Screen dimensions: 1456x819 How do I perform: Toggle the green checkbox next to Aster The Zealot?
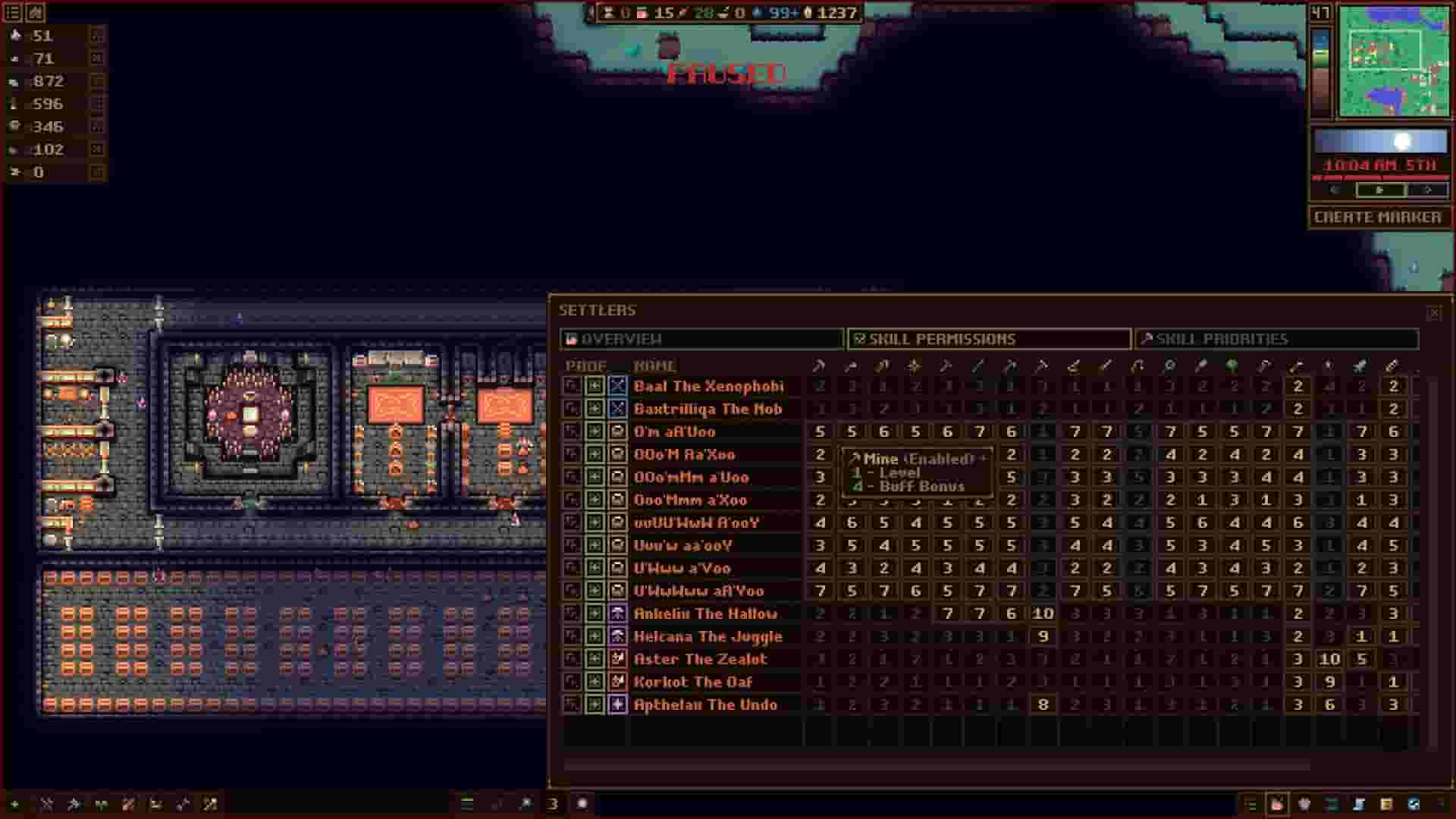coord(596,659)
